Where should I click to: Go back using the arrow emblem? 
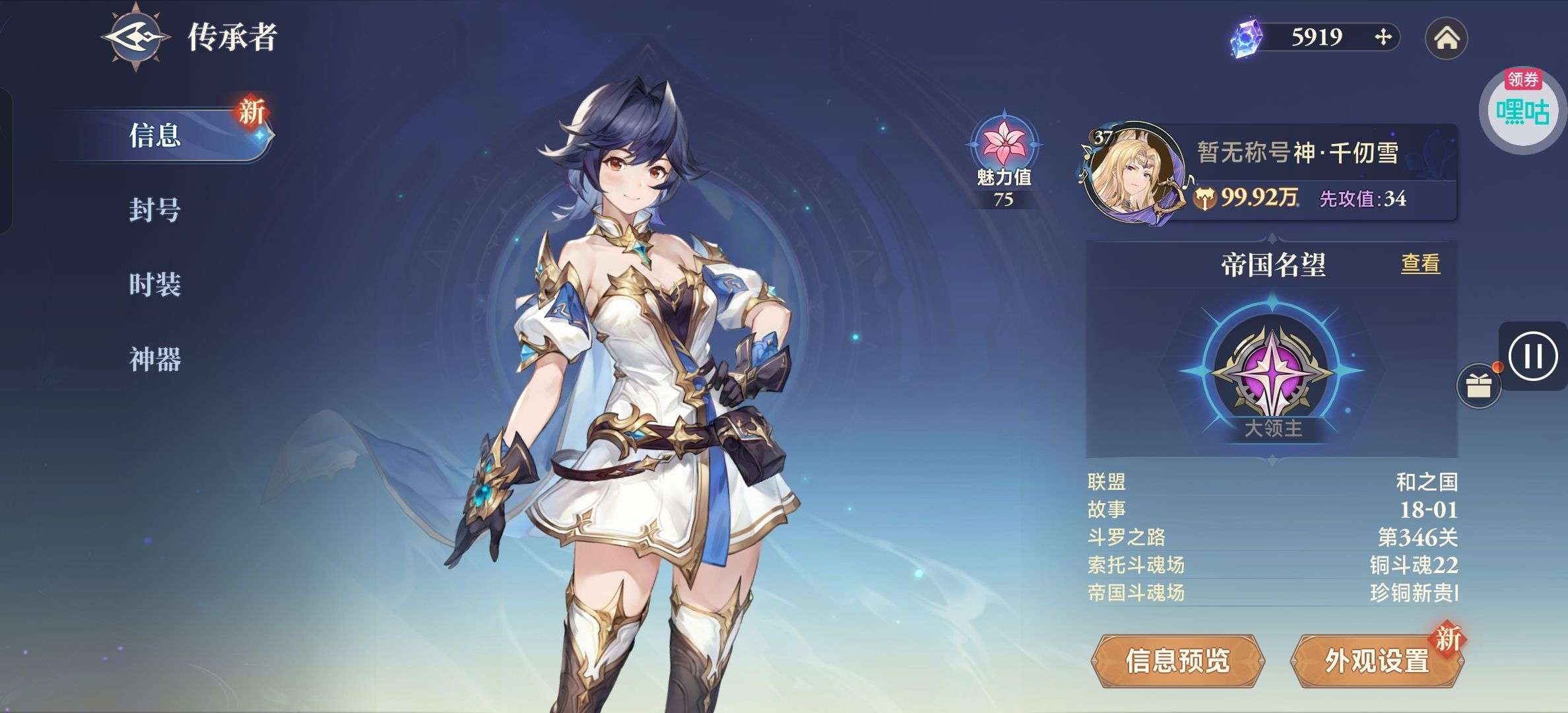[x=135, y=37]
